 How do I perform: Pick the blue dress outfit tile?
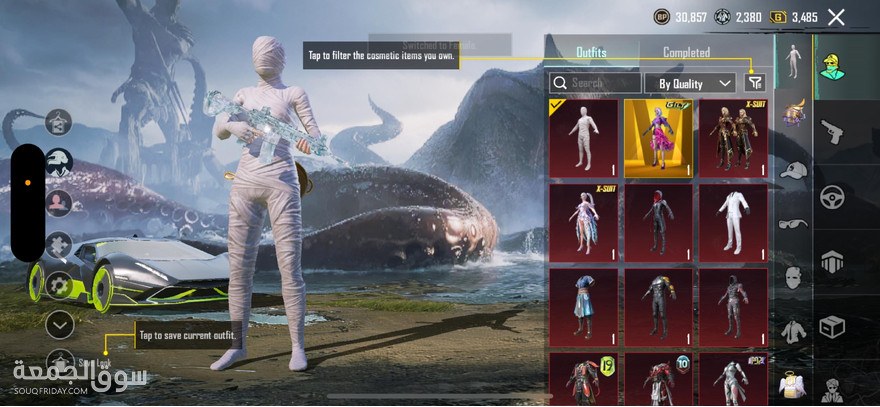point(583,307)
